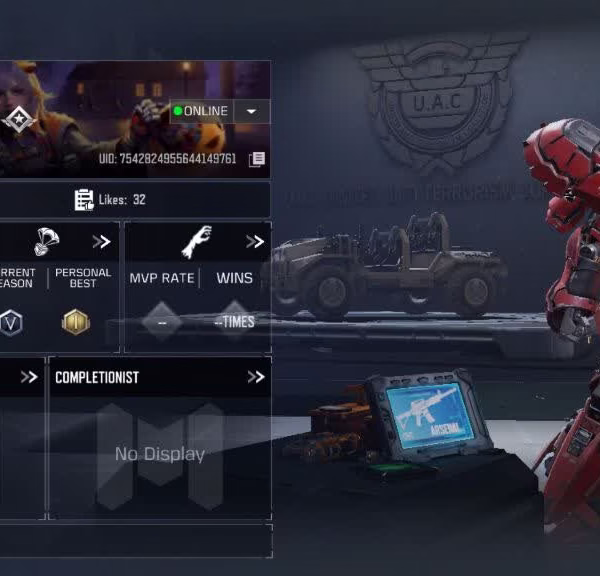Click the Personal Best gold rank badge
The height and width of the screenshot is (576, 600).
point(76,322)
